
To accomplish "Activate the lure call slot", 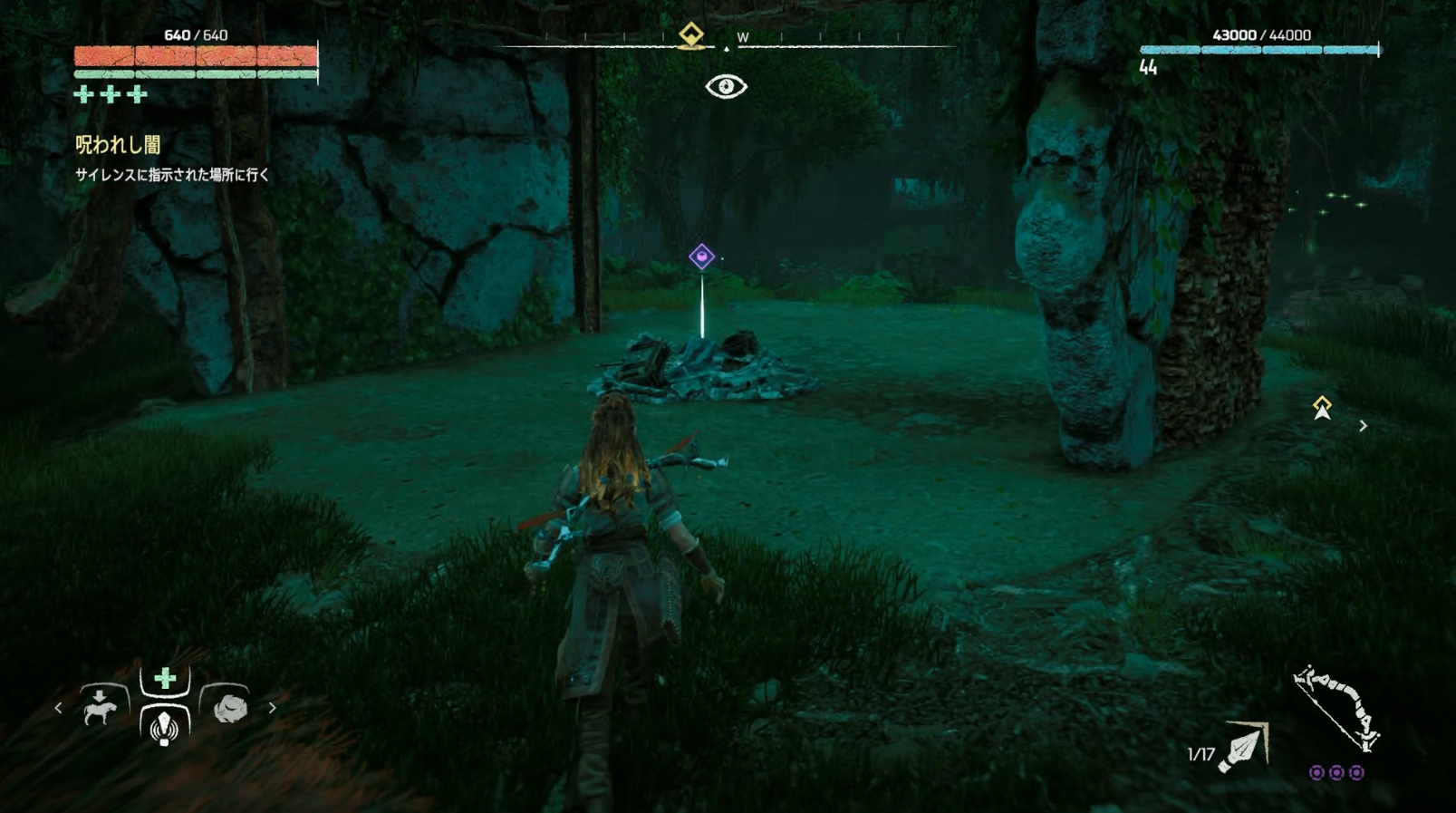I will [x=164, y=726].
